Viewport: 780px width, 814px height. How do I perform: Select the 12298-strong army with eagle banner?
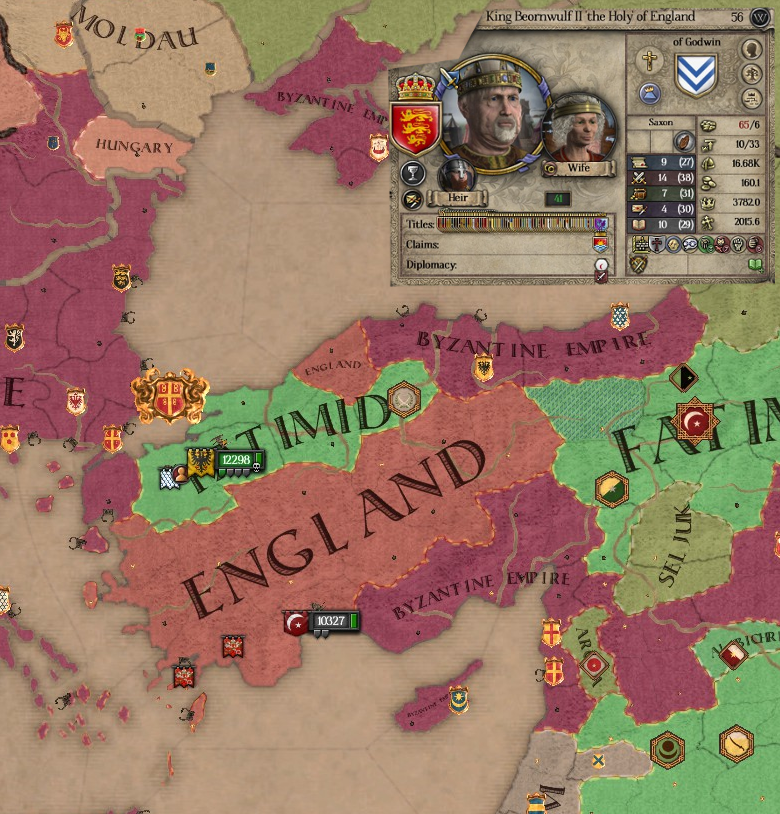(227, 461)
